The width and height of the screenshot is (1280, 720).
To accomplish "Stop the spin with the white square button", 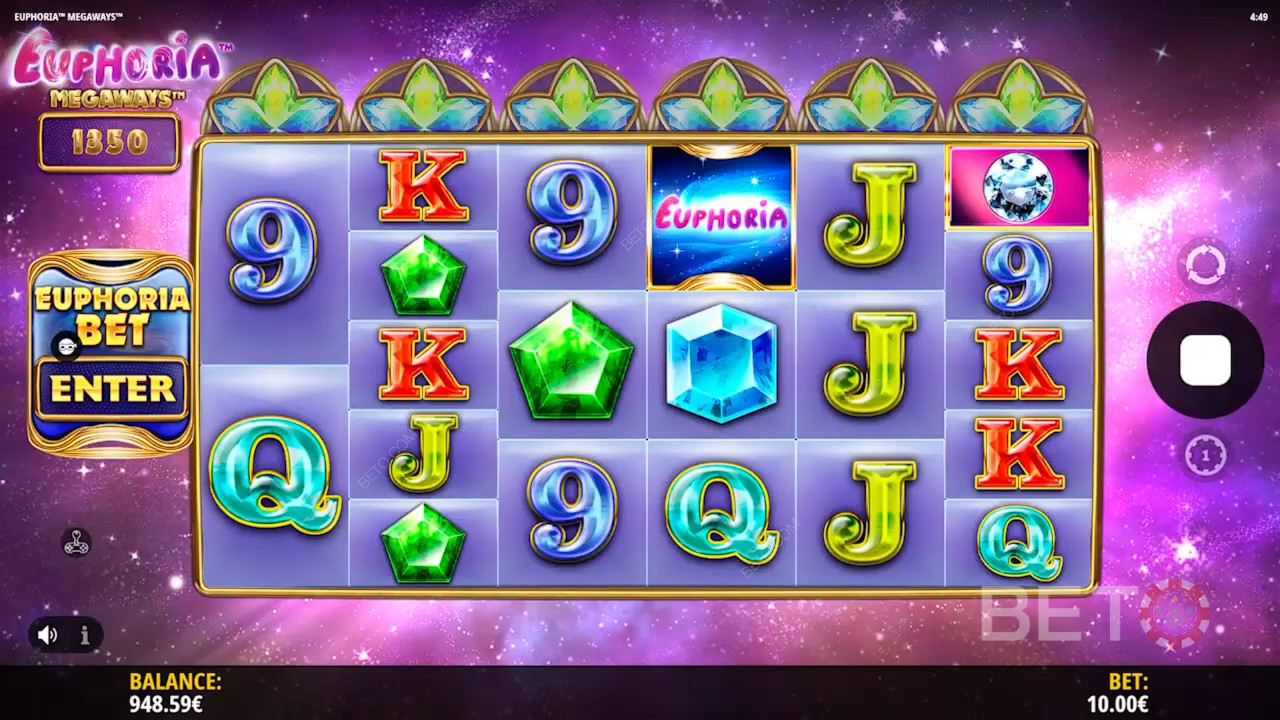I will [1205, 360].
